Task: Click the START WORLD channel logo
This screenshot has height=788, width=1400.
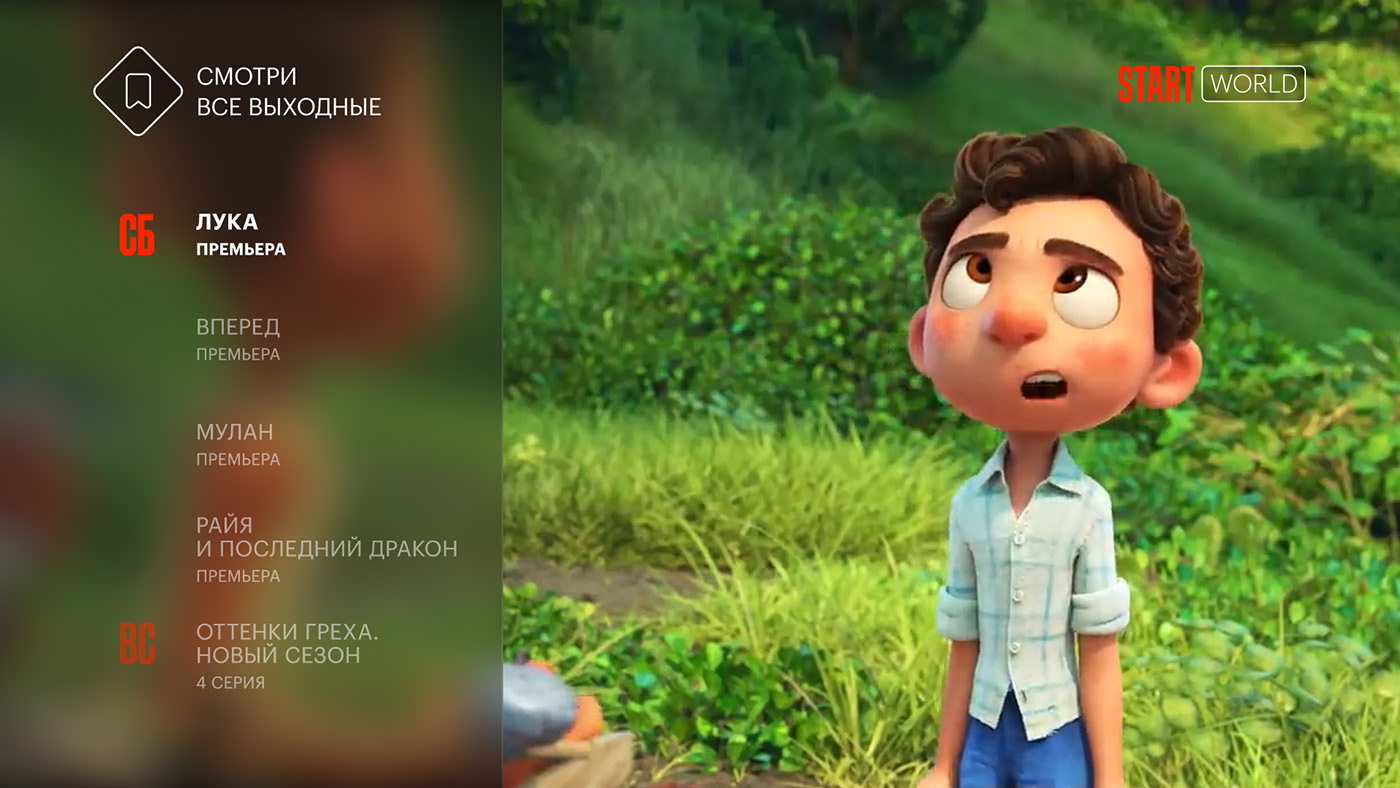Action: click(1211, 85)
